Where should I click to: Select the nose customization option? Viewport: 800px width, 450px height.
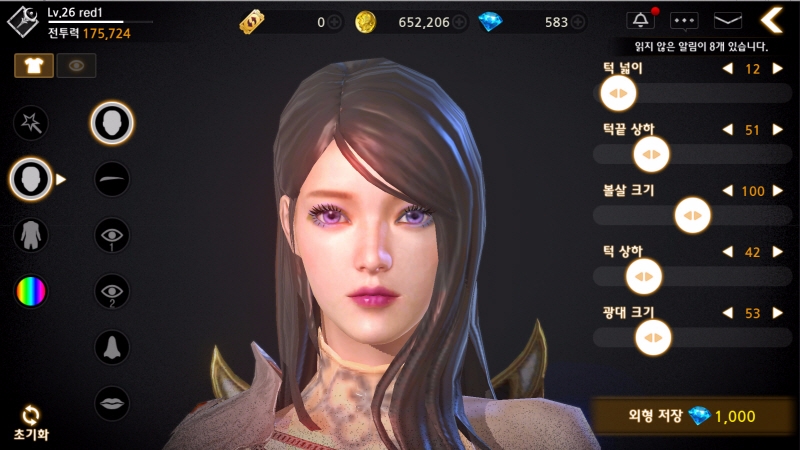[111, 347]
